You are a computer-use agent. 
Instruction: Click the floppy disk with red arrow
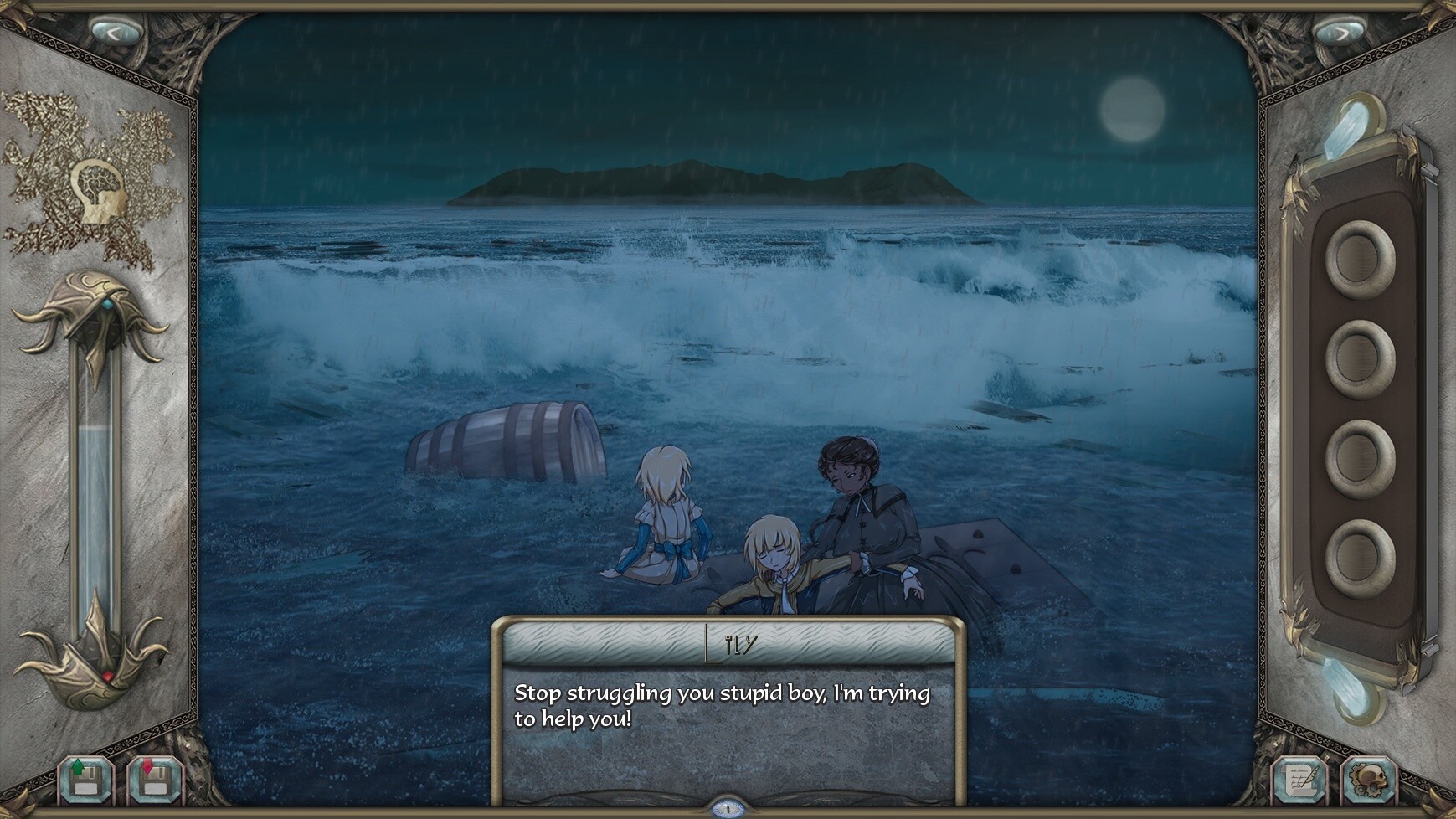(155, 781)
